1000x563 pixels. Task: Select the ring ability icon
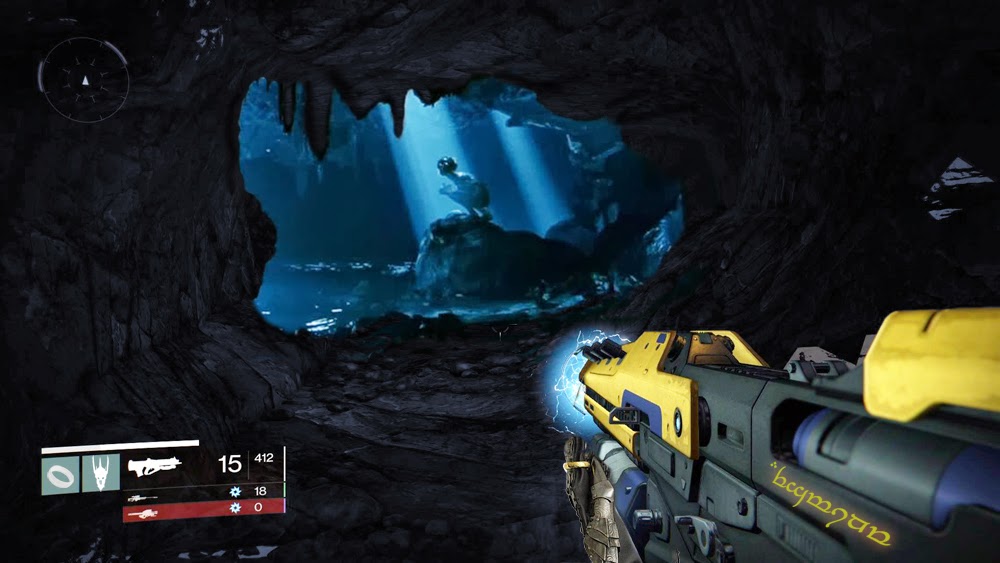click(x=59, y=472)
